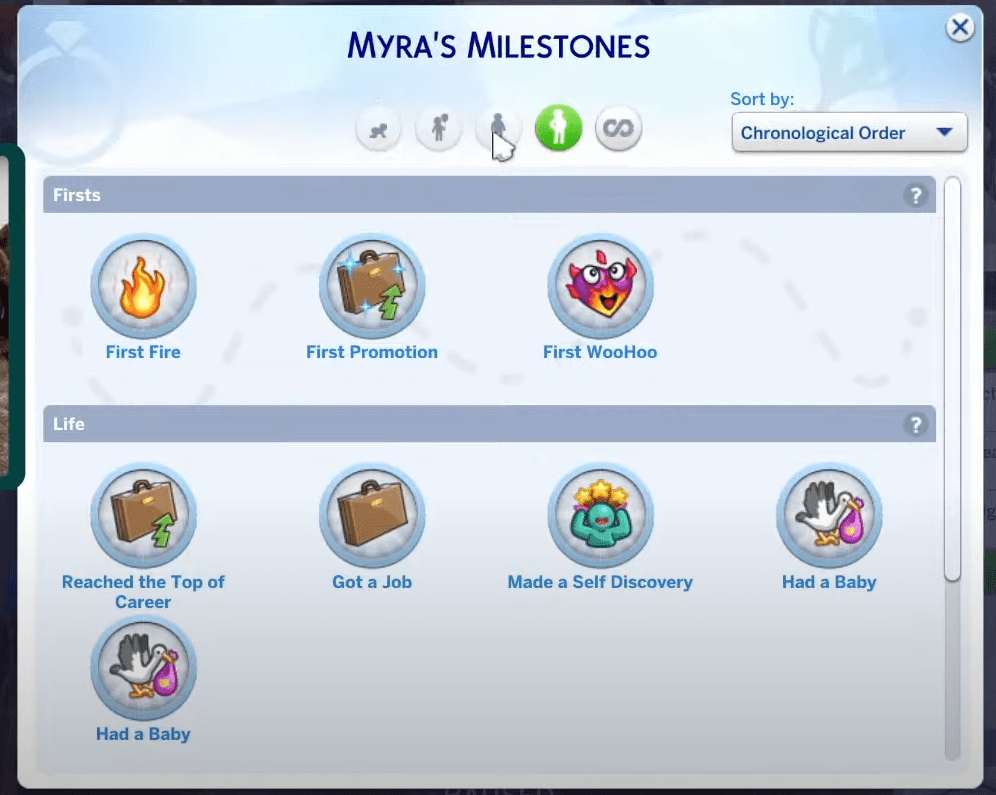Open help for the Firsts section
The image size is (996, 795).
915,196
